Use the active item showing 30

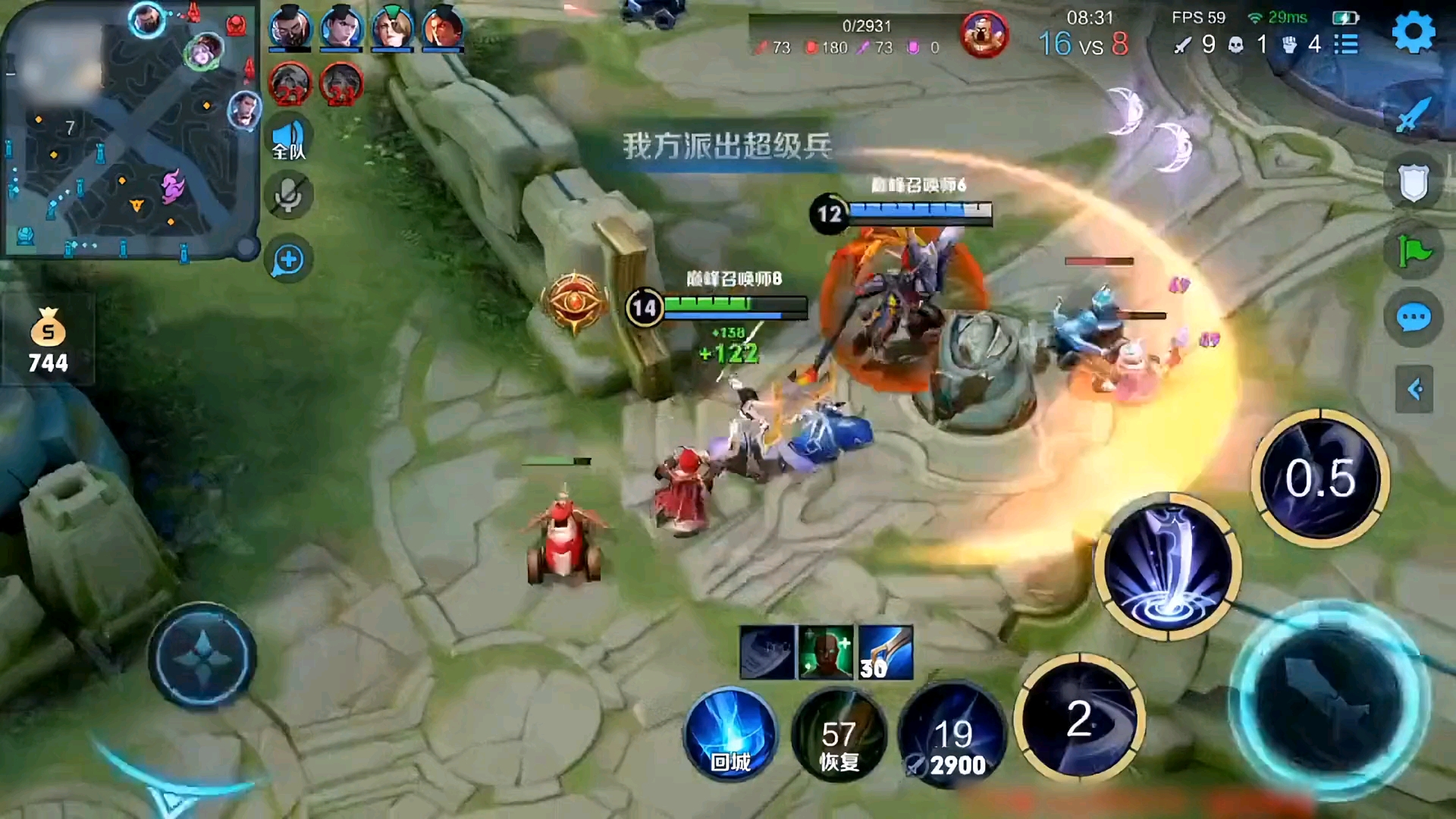(x=886, y=653)
